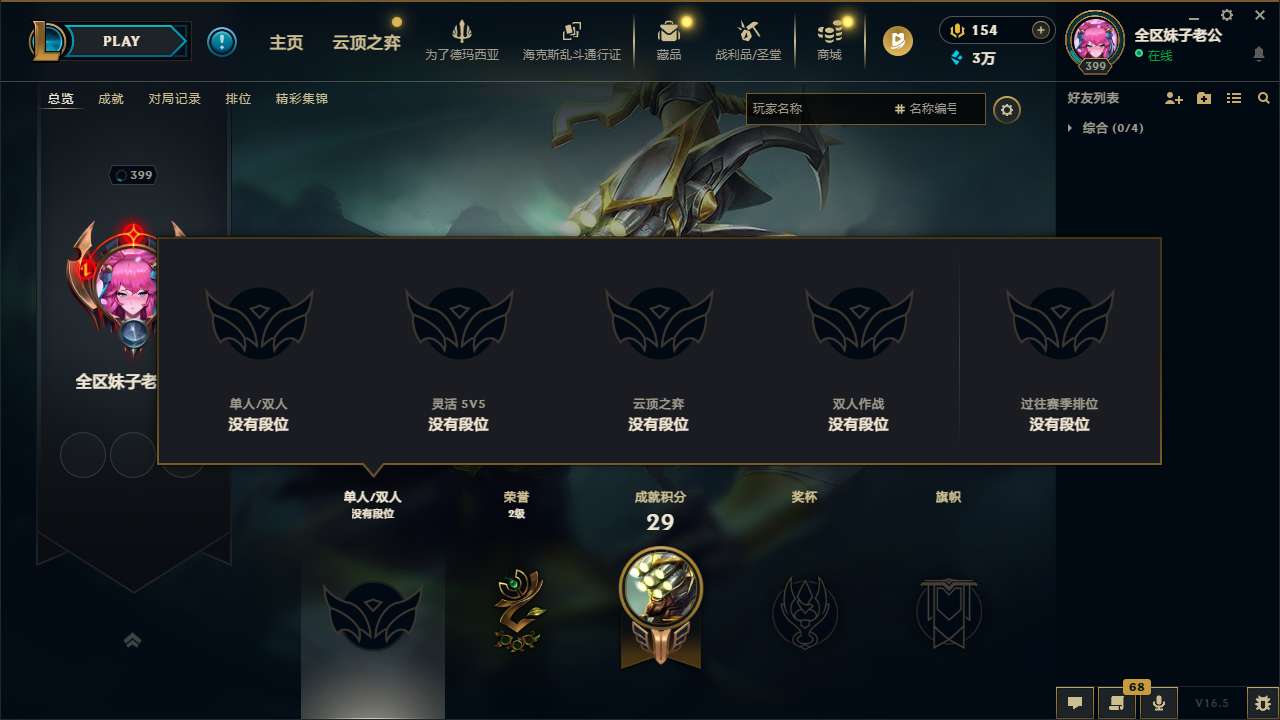
Task: Open the chat bubble icon
Action: 1074,703
